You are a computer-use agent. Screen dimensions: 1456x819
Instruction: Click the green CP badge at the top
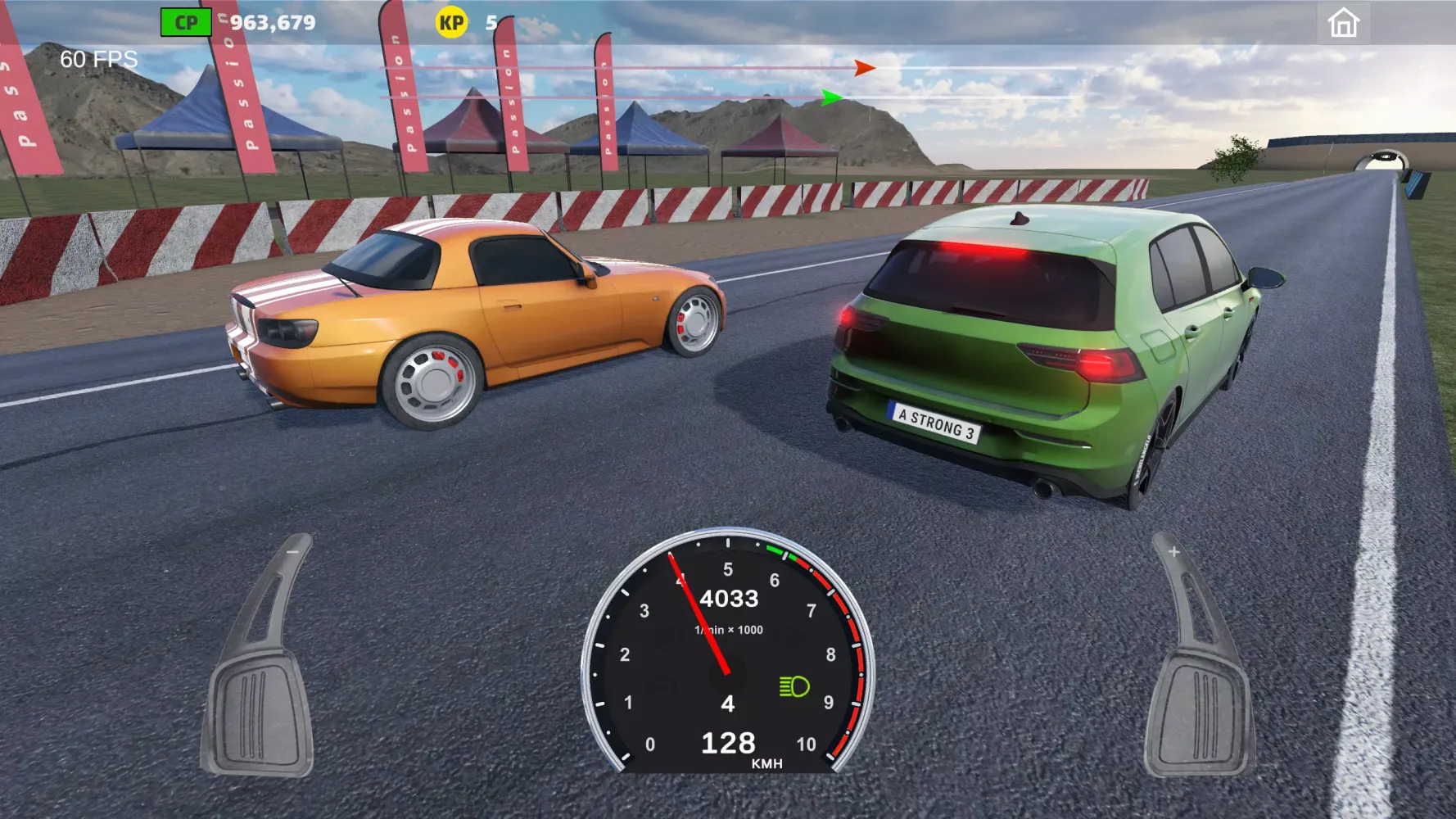[x=184, y=22]
